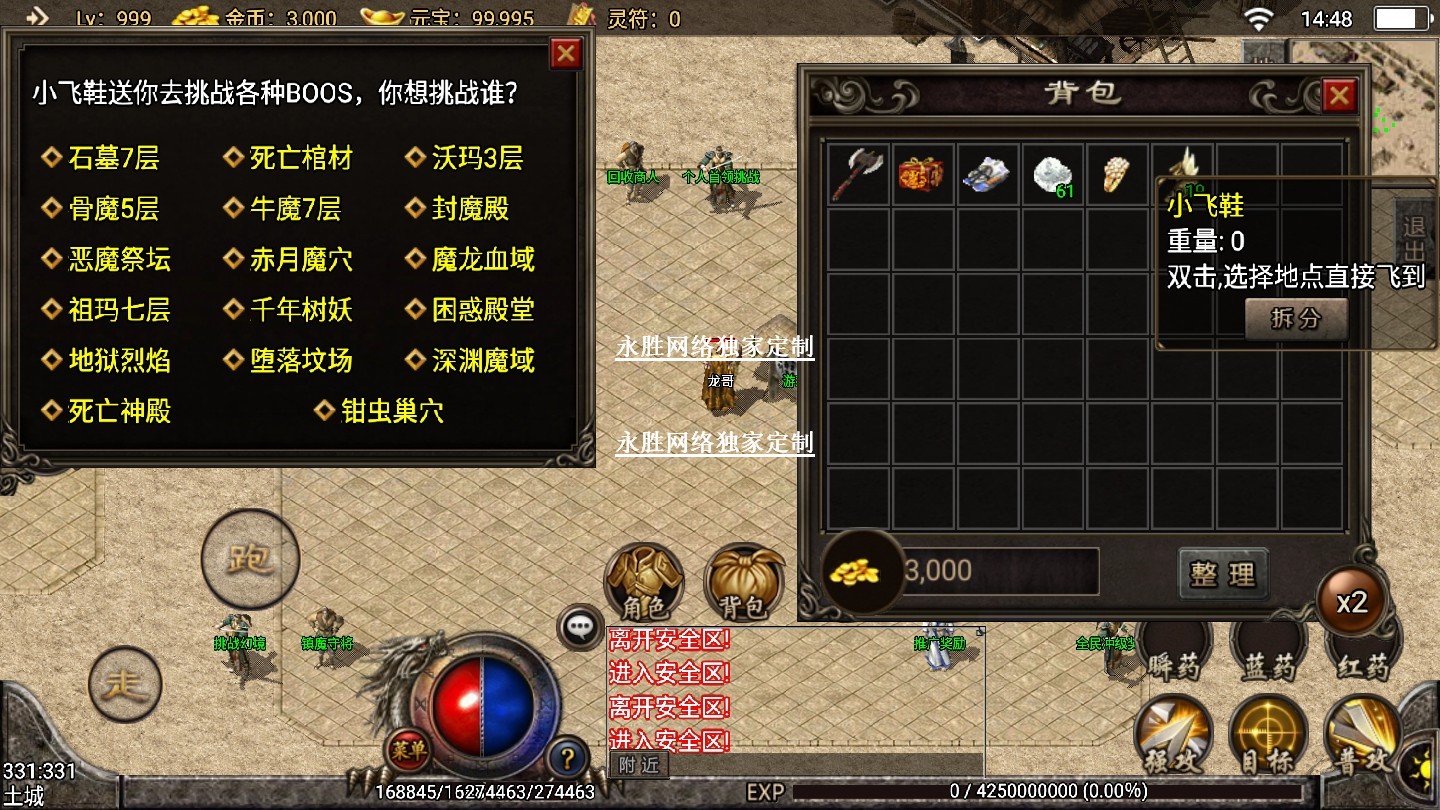Select the axe in the backpack
1440x810 pixels.
click(x=858, y=174)
